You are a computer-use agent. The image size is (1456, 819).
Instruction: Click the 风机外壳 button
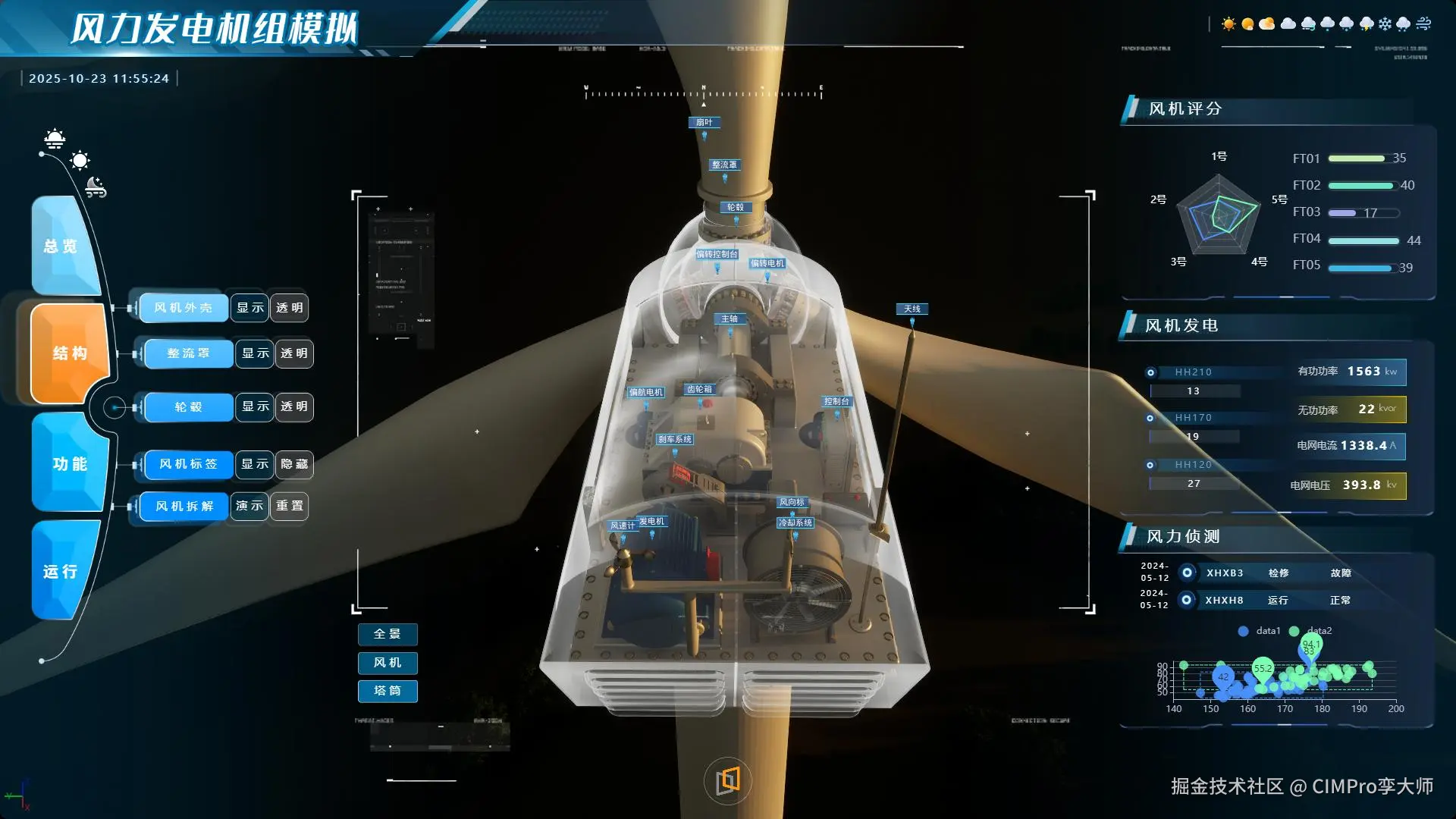[183, 308]
